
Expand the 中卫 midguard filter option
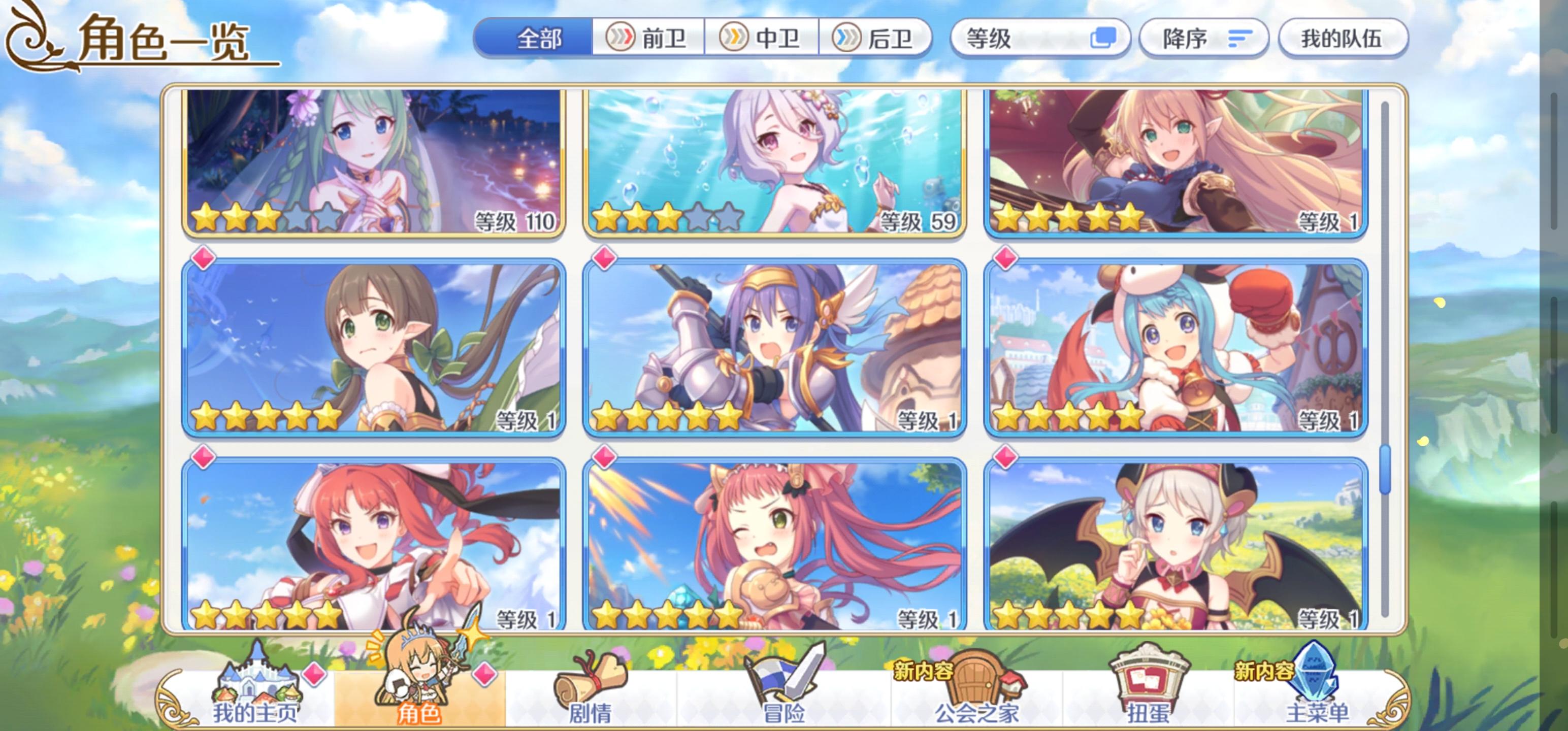pos(762,38)
